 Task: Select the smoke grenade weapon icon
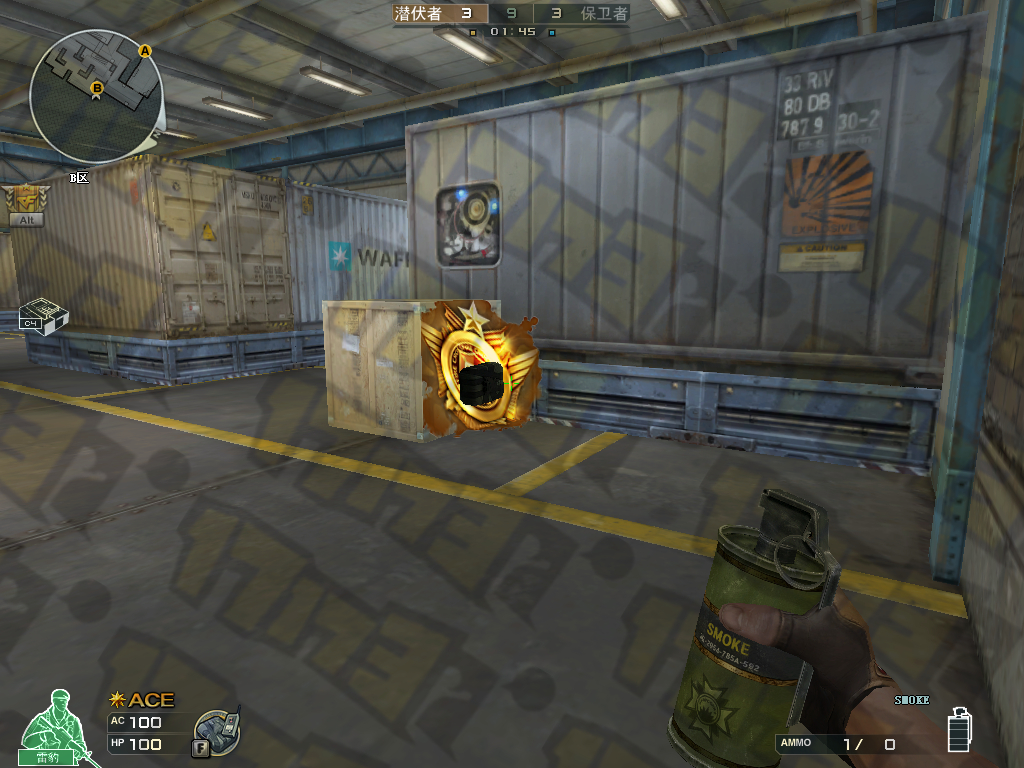(960, 727)
